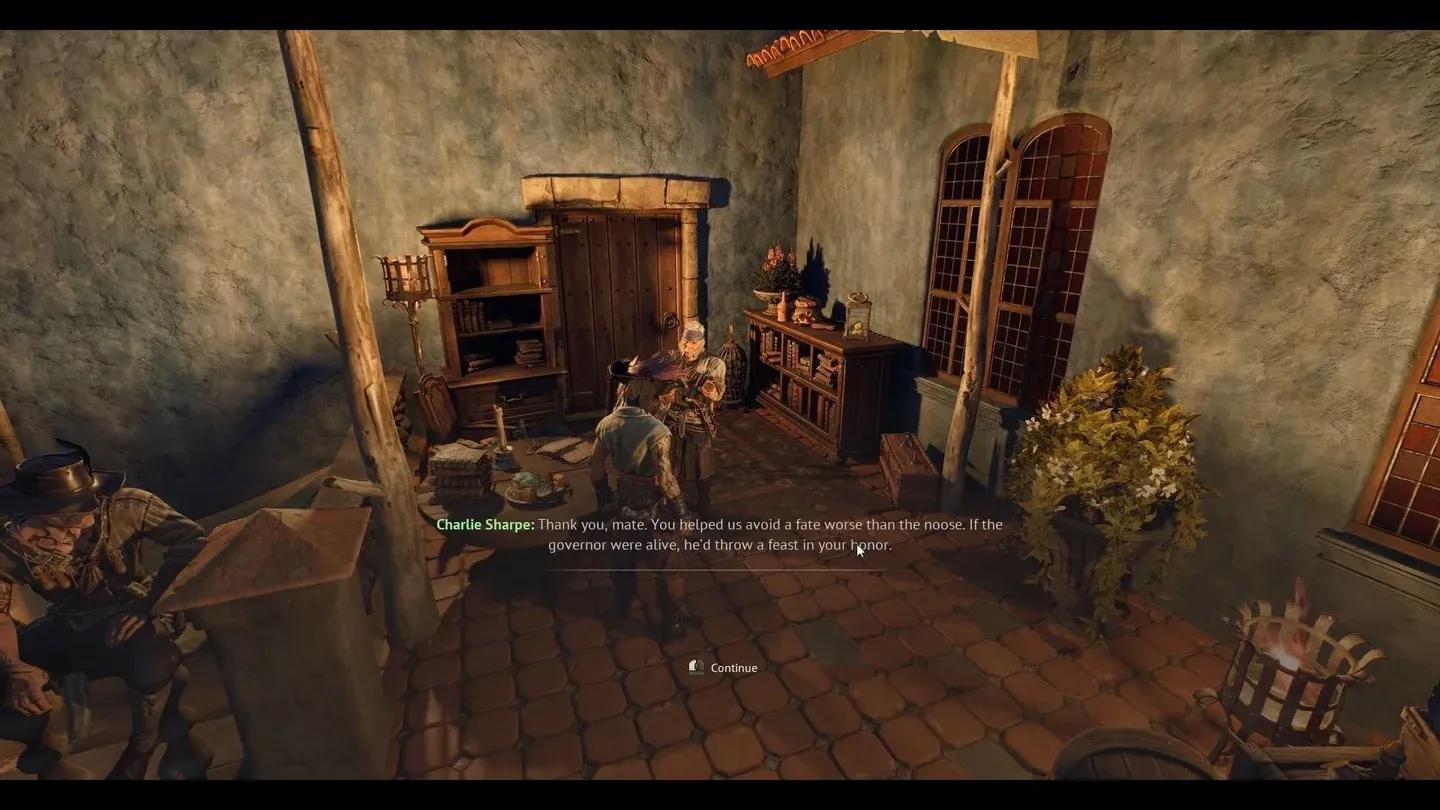Select Charlie Sharpe's name in green text
The image size is (1440, 810).
483,524
